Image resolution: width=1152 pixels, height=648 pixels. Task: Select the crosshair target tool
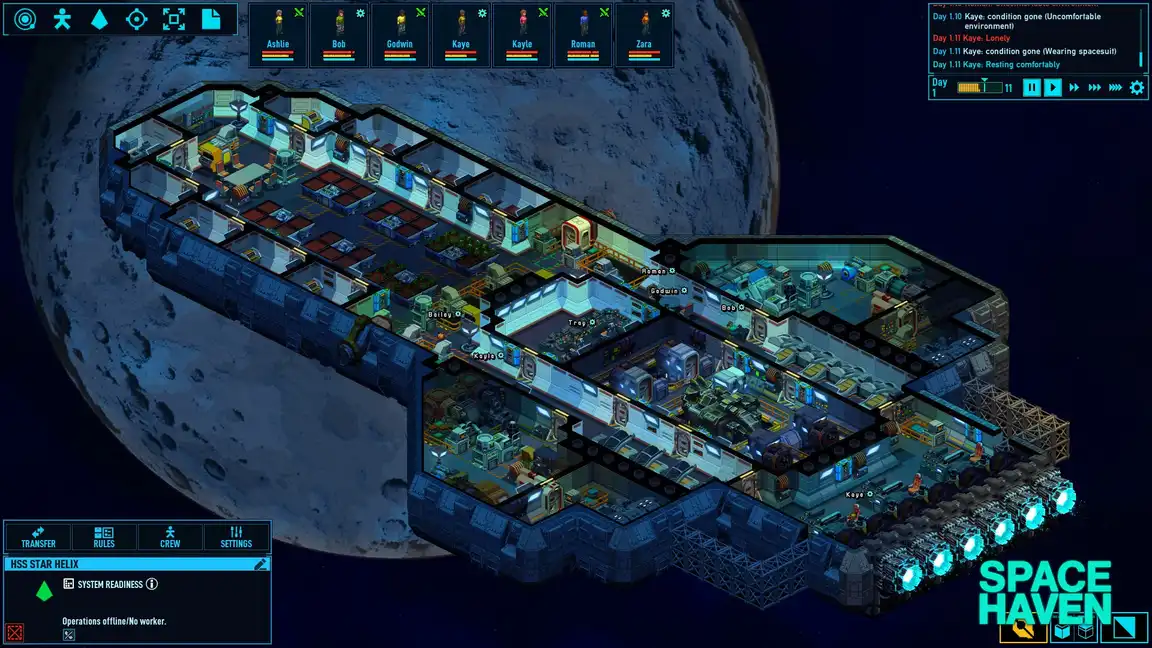pos(137,19)
